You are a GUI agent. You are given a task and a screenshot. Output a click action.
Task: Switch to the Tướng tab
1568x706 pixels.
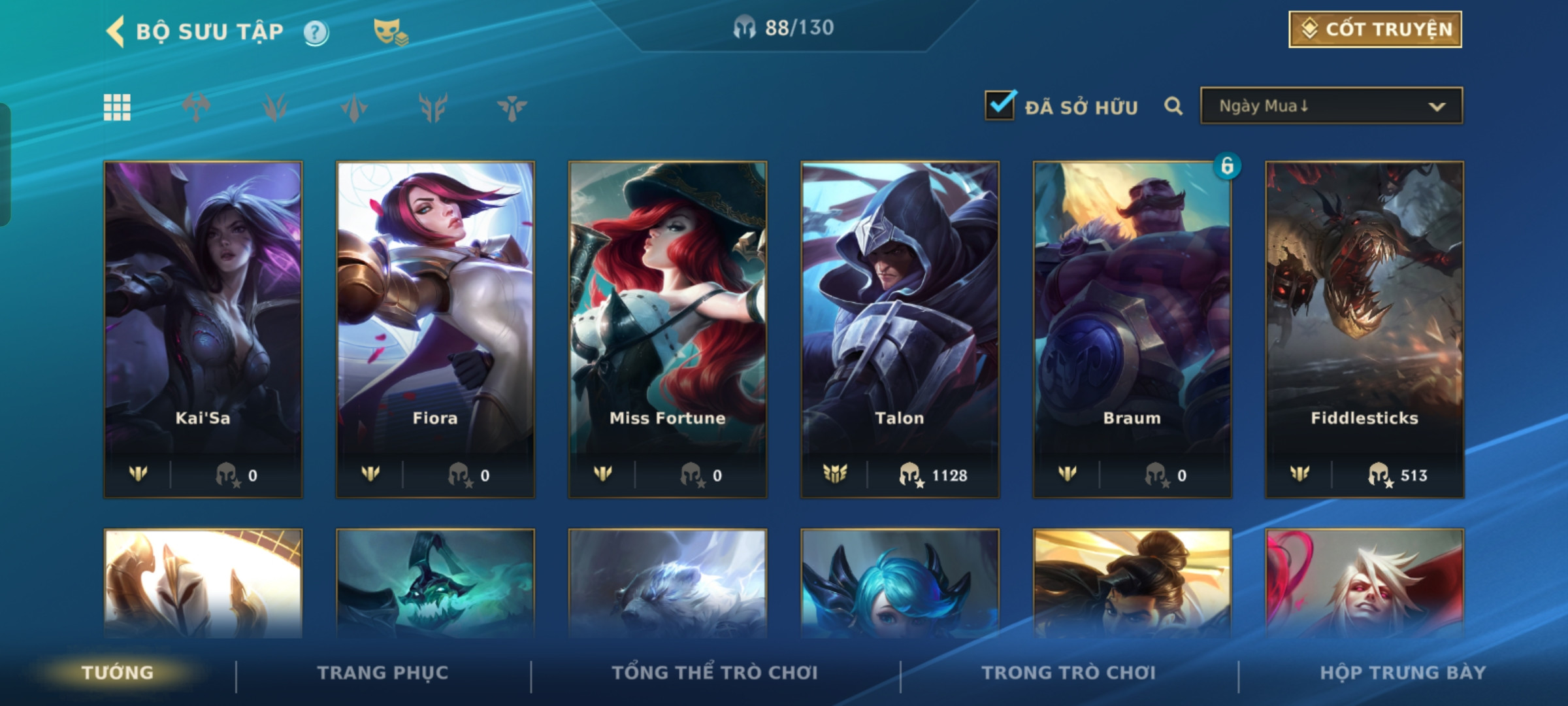click(x=118, y=673)
